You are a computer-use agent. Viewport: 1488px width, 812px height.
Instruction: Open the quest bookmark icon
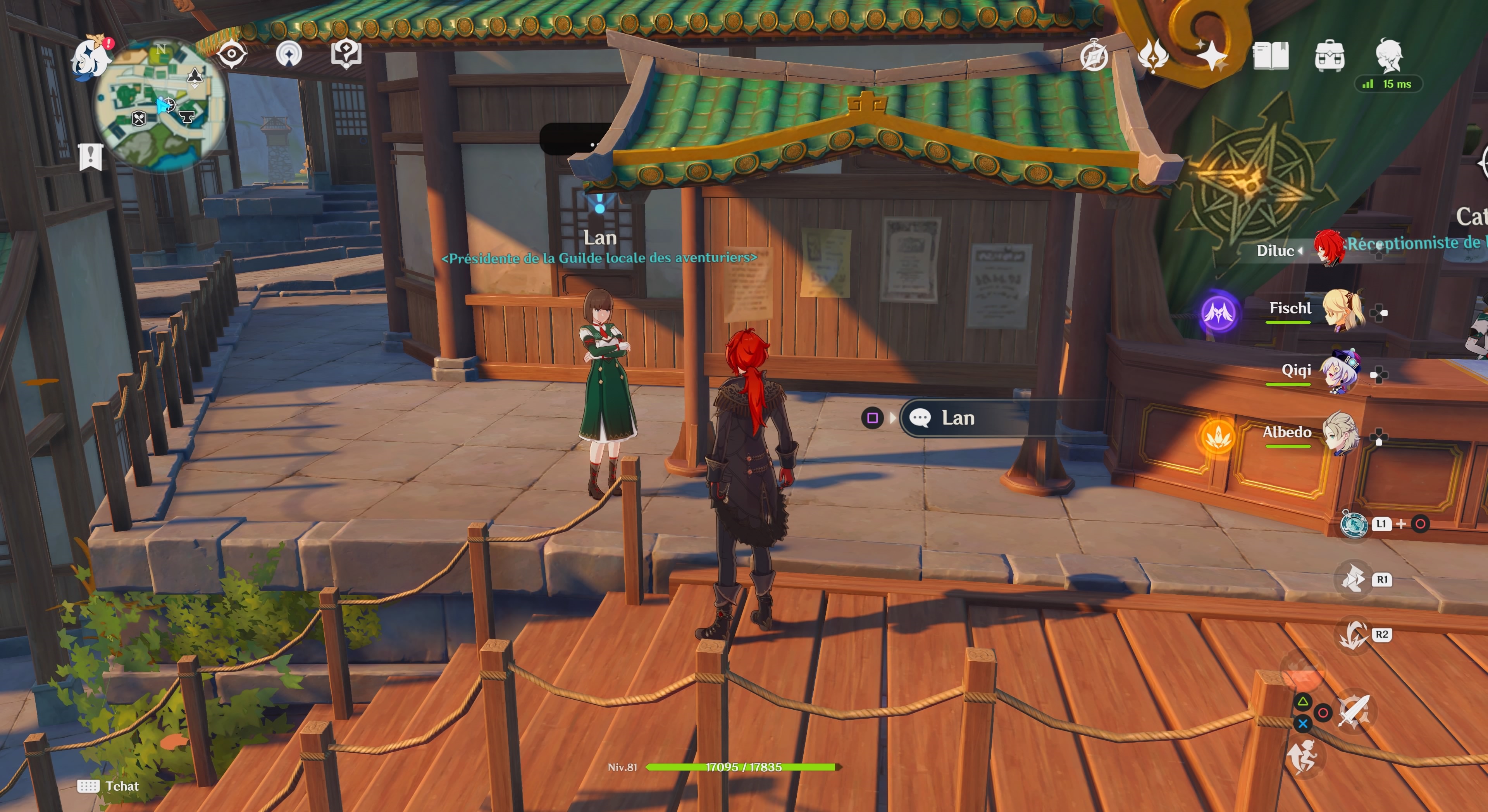click(91, 157)
